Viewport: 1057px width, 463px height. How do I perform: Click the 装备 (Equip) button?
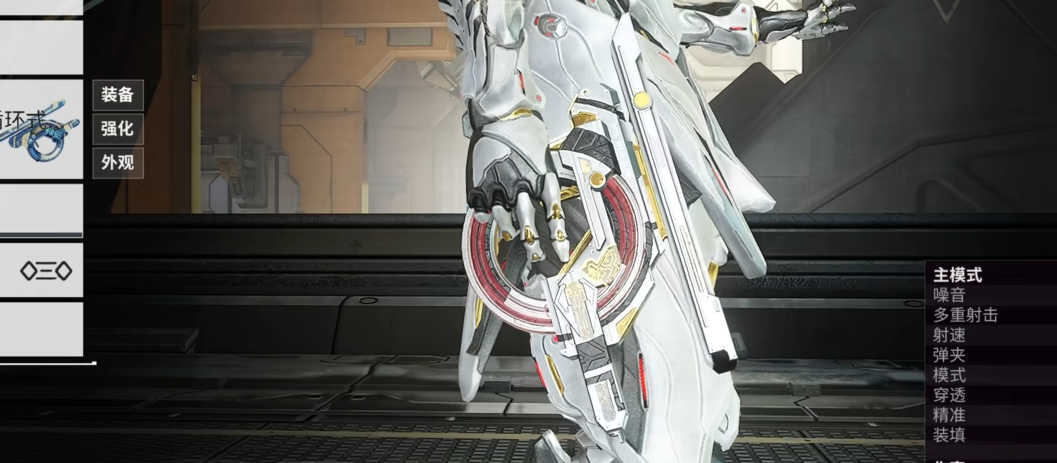click(x=118, y=96)
